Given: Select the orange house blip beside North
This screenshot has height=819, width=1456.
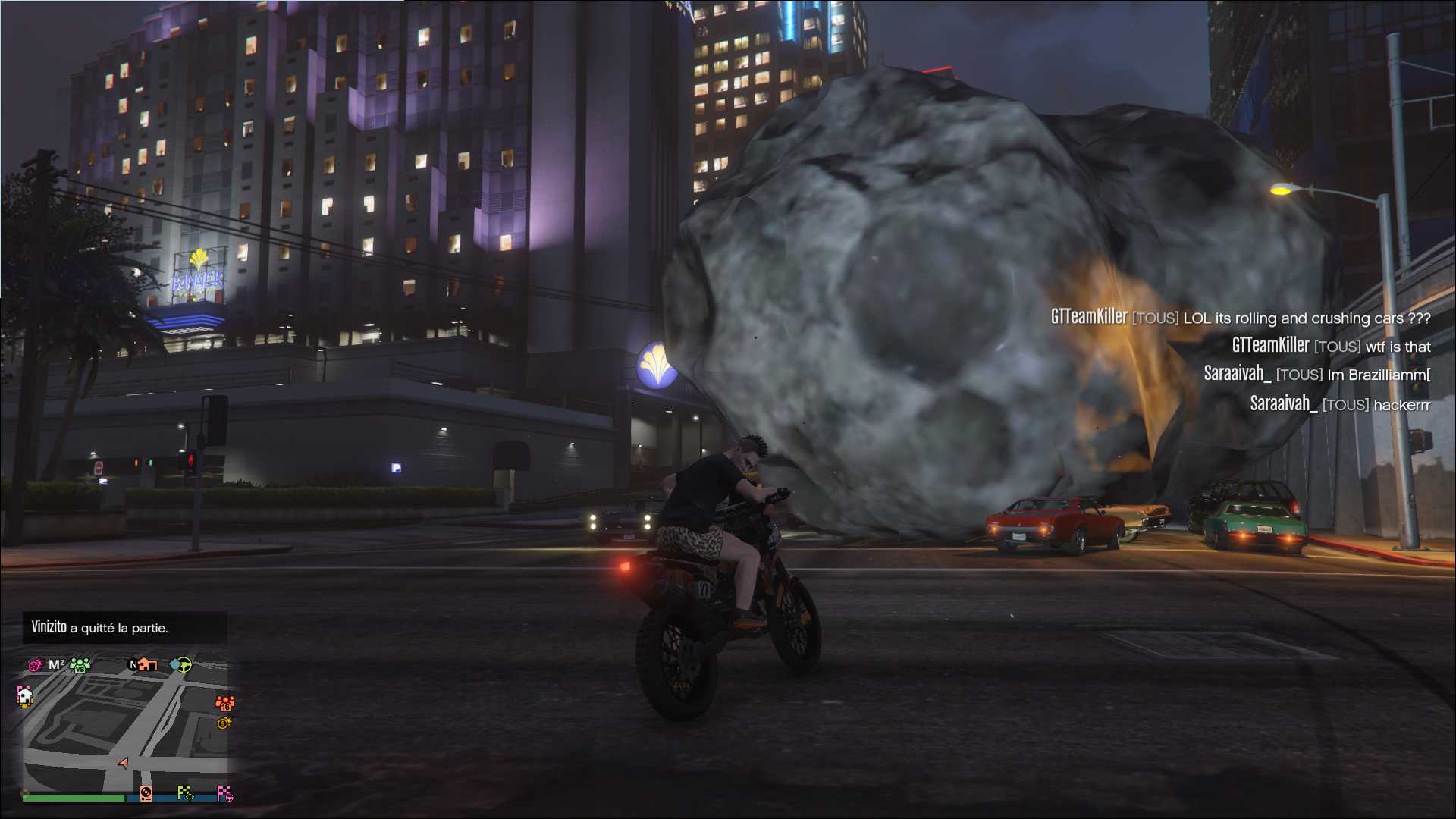Looking at the screenshot, I should pos(146,664).
